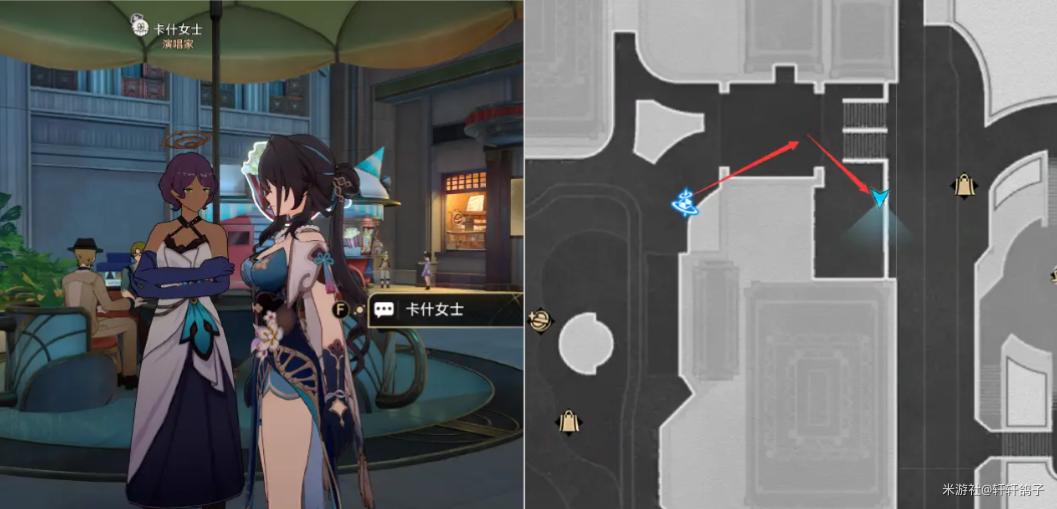Open the shop bag marker nearest the player arrow
The image size is (1057, 509).
964,185
